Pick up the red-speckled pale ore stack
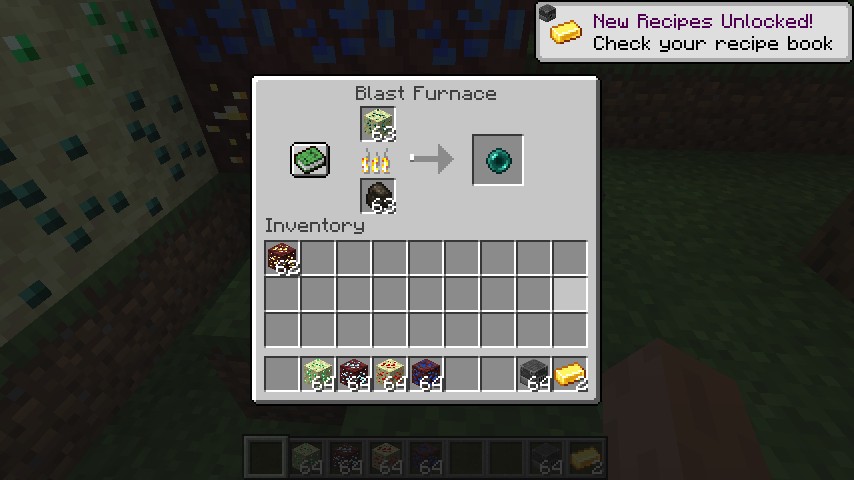The height and width of the screenshot is (480, 854). point(390,374)
